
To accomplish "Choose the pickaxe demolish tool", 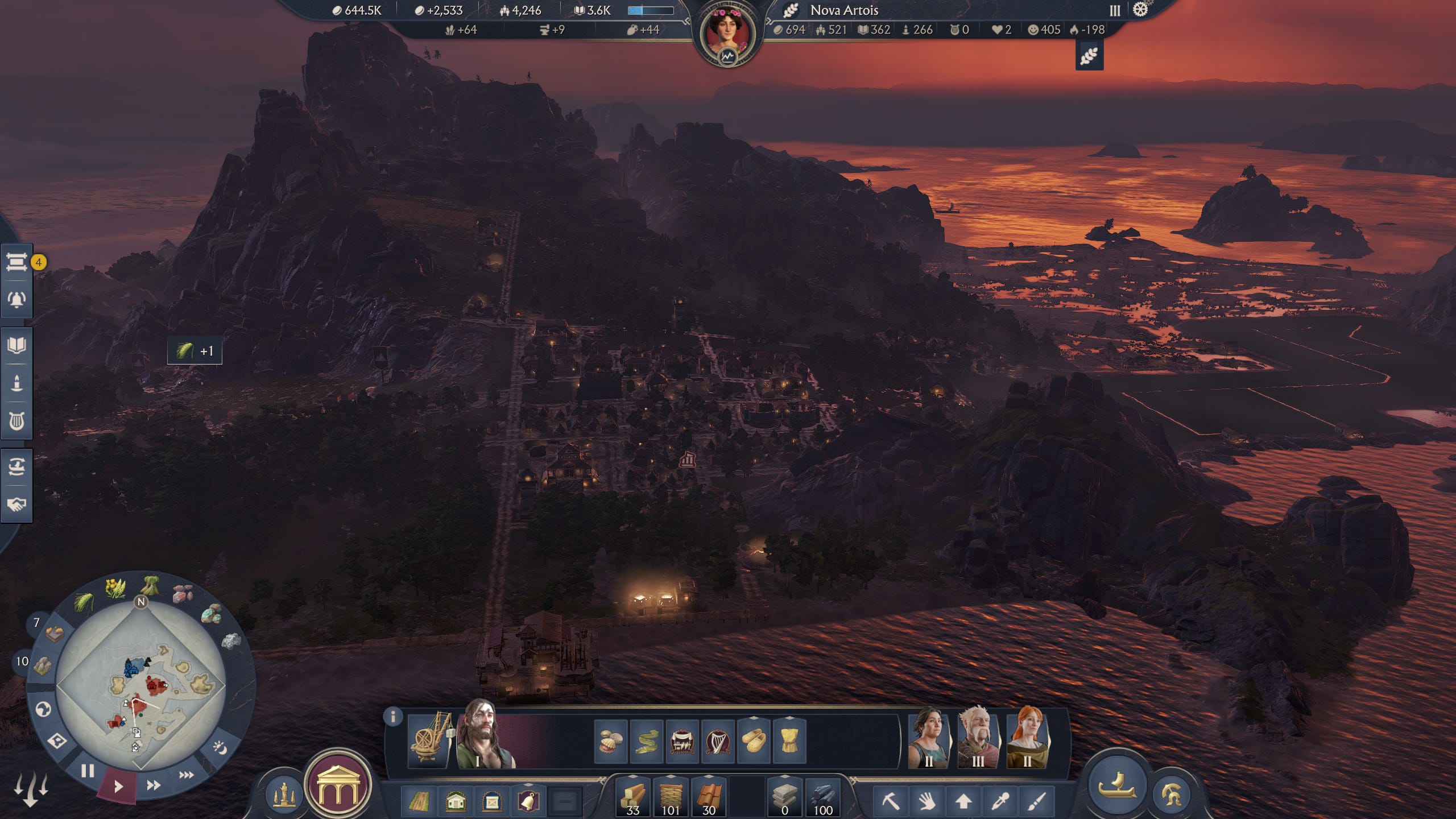I will [x=890, y=801].
